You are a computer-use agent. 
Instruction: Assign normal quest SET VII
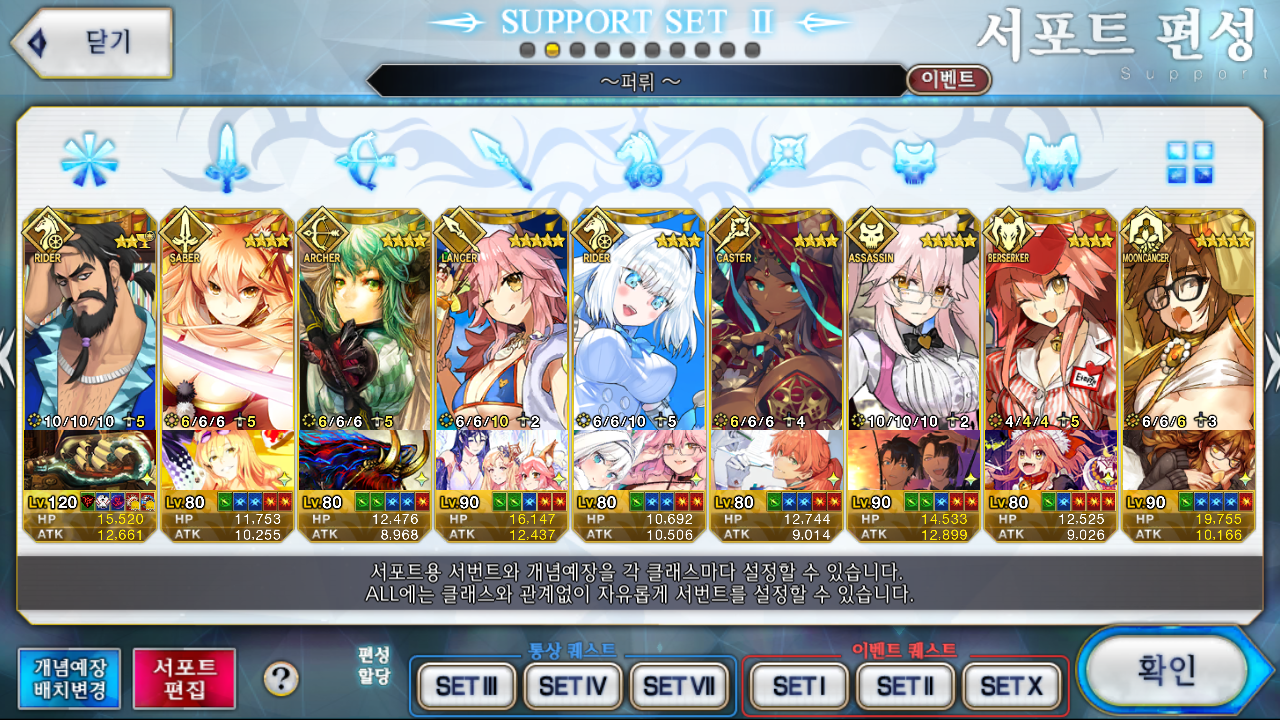(679, 686)
